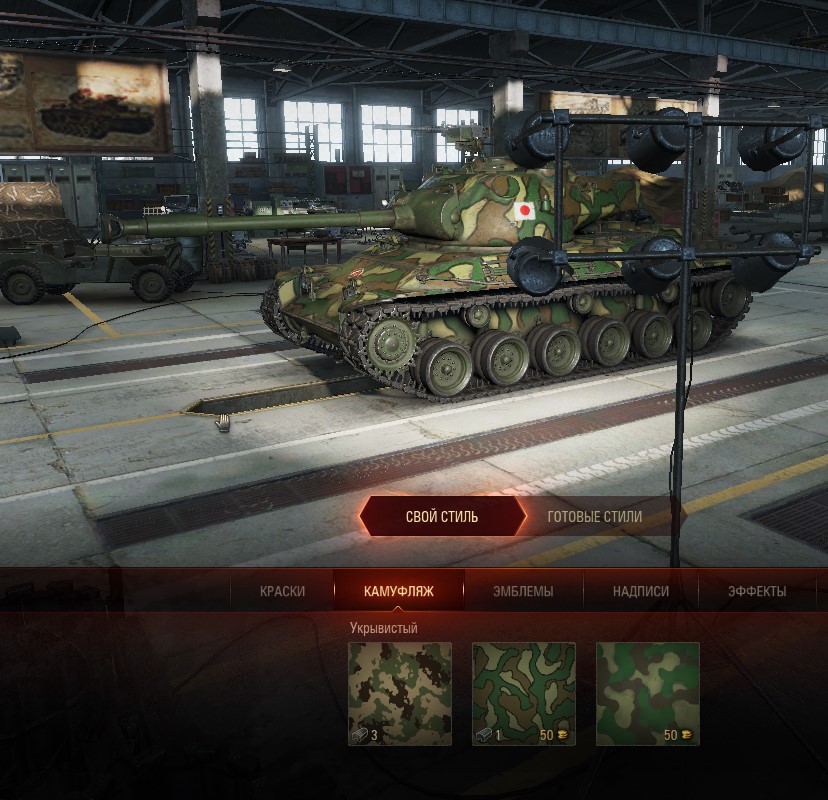Select the green blotch camouflage costing 50
828x800 pixels.
(x=648, y=694)
